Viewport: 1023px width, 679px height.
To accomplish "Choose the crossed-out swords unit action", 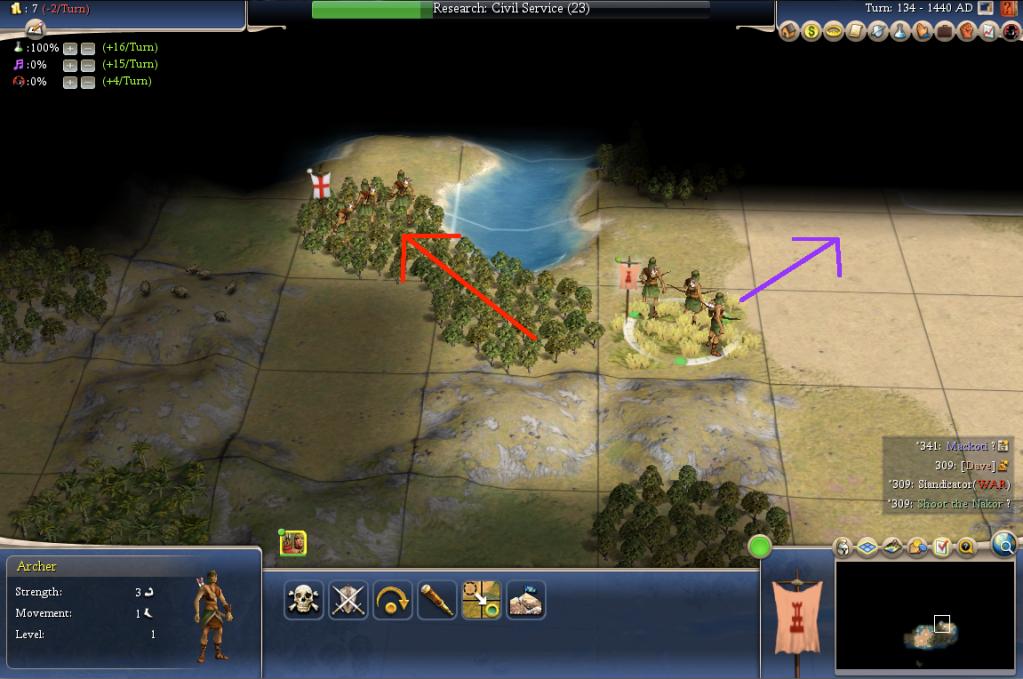I will [349, 599].
